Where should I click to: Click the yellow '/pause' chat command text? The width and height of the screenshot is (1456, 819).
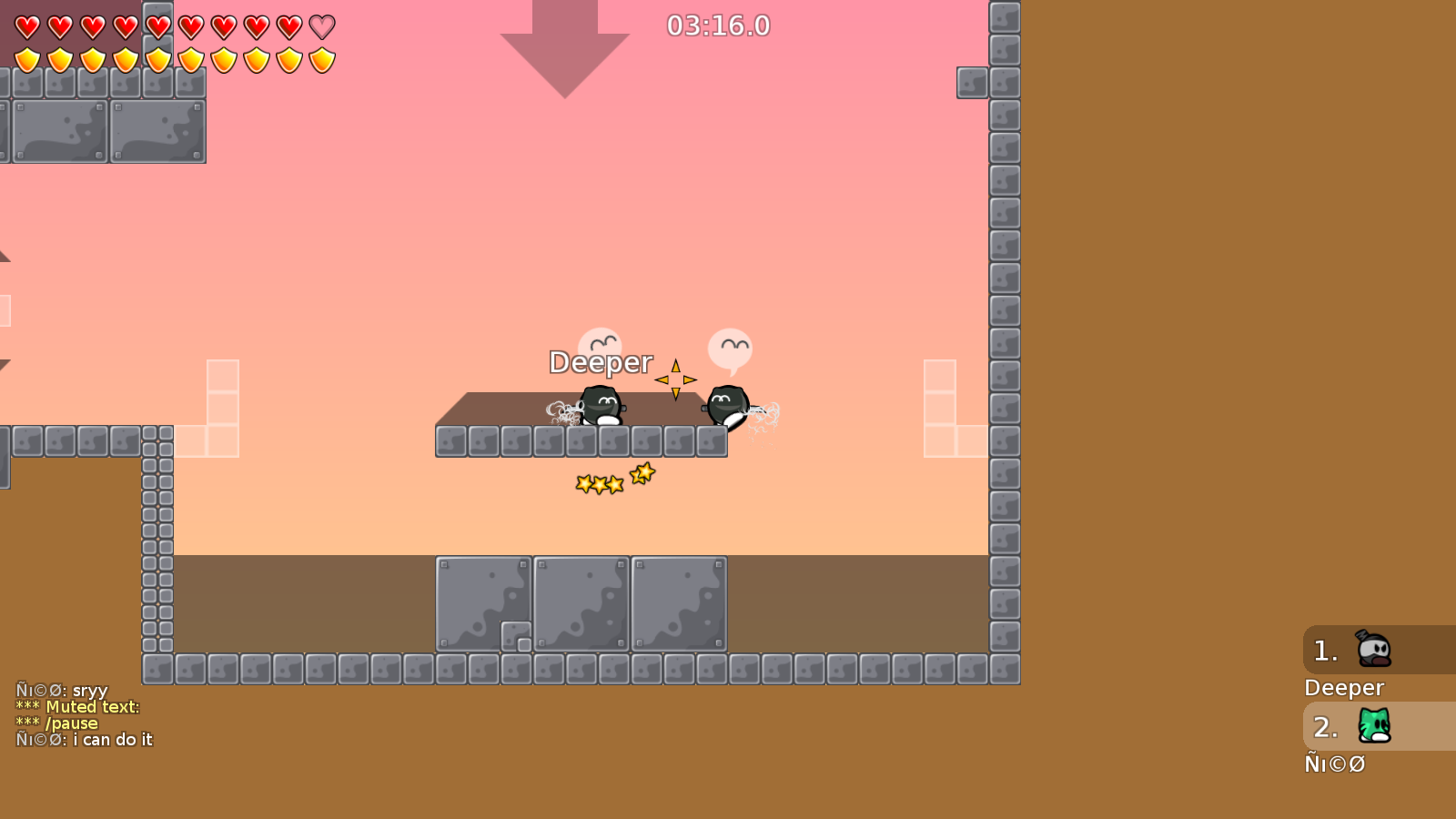coord(75,723)
